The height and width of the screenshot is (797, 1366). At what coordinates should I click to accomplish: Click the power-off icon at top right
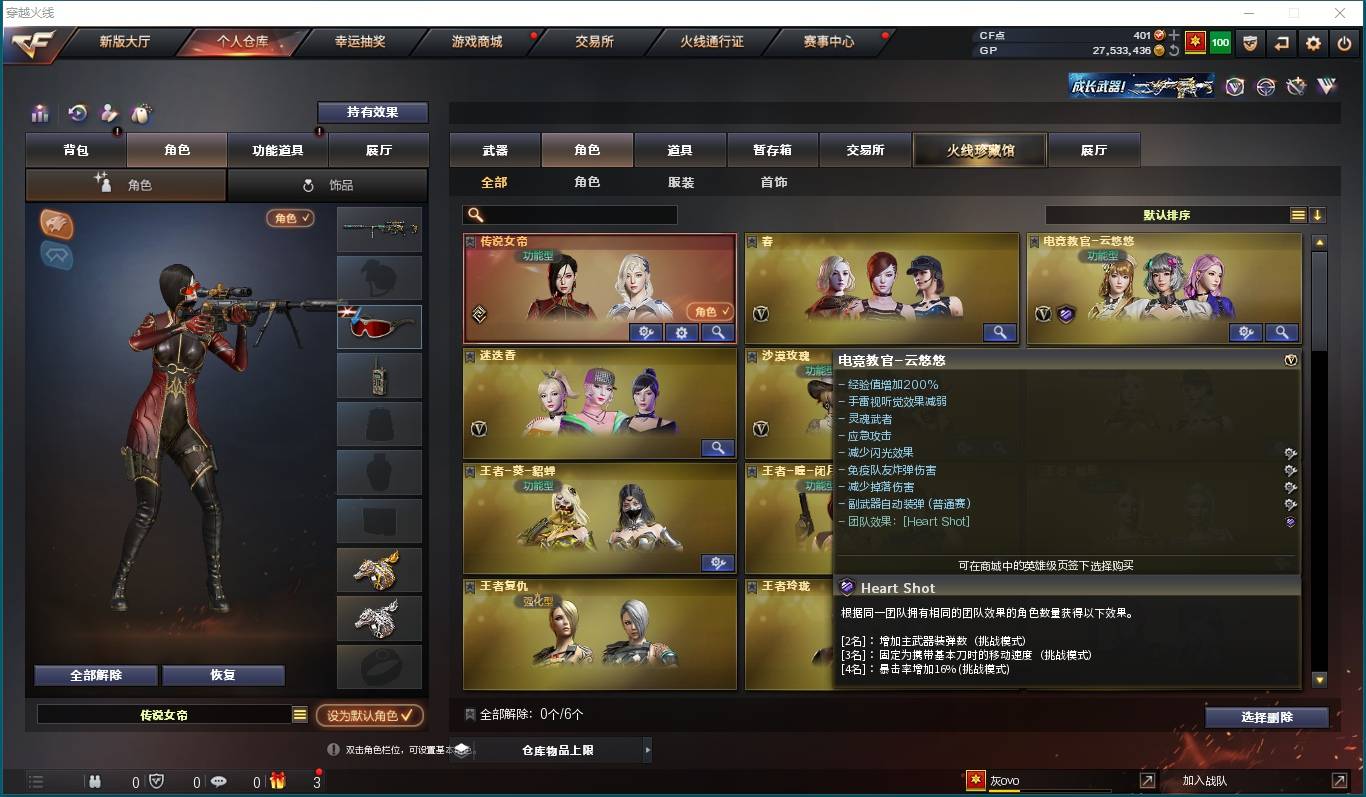1345,43
